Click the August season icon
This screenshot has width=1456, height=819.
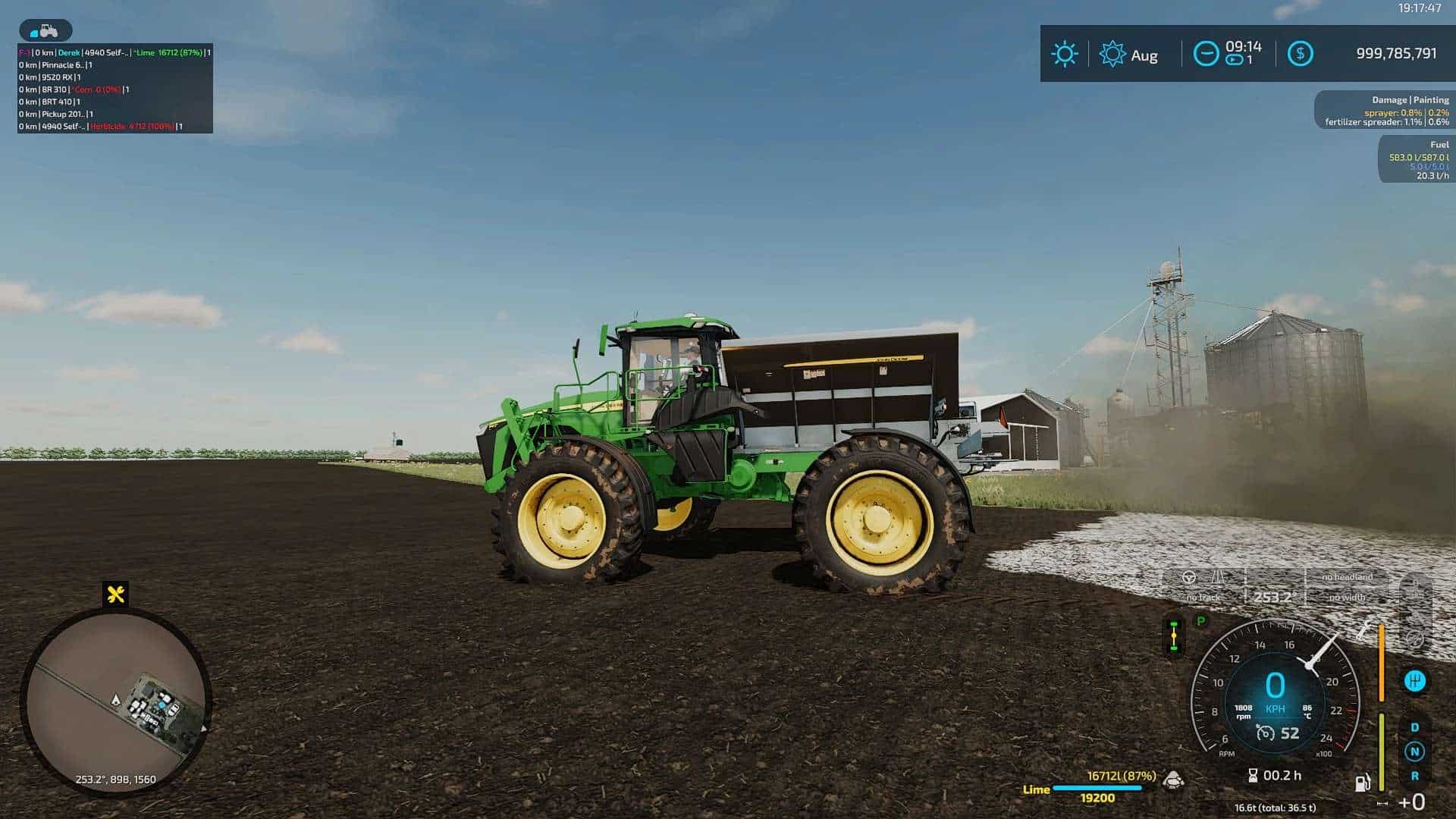1112,55
